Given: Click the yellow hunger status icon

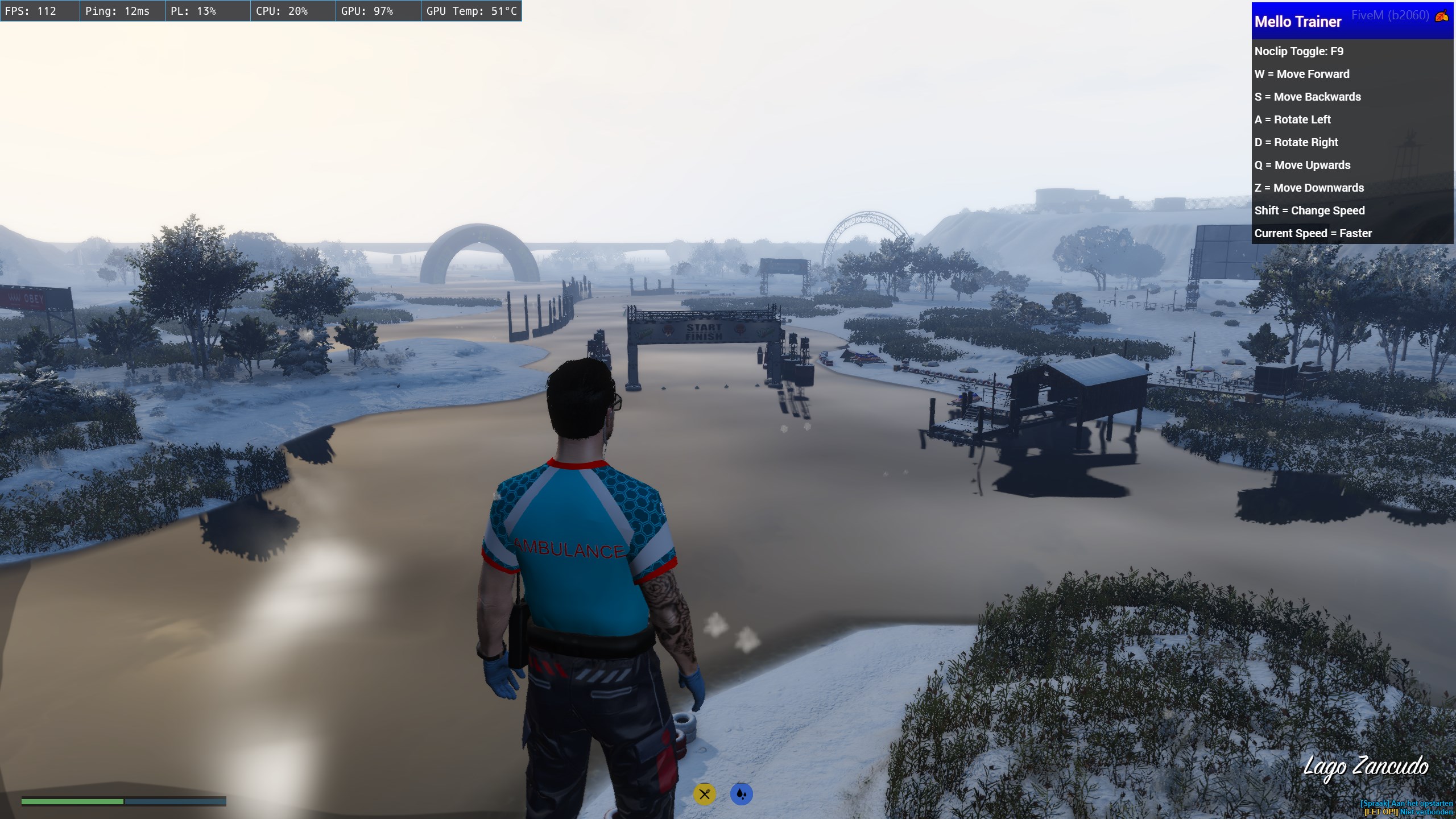Looking at the screenshot, I should [x=704, y=794].
